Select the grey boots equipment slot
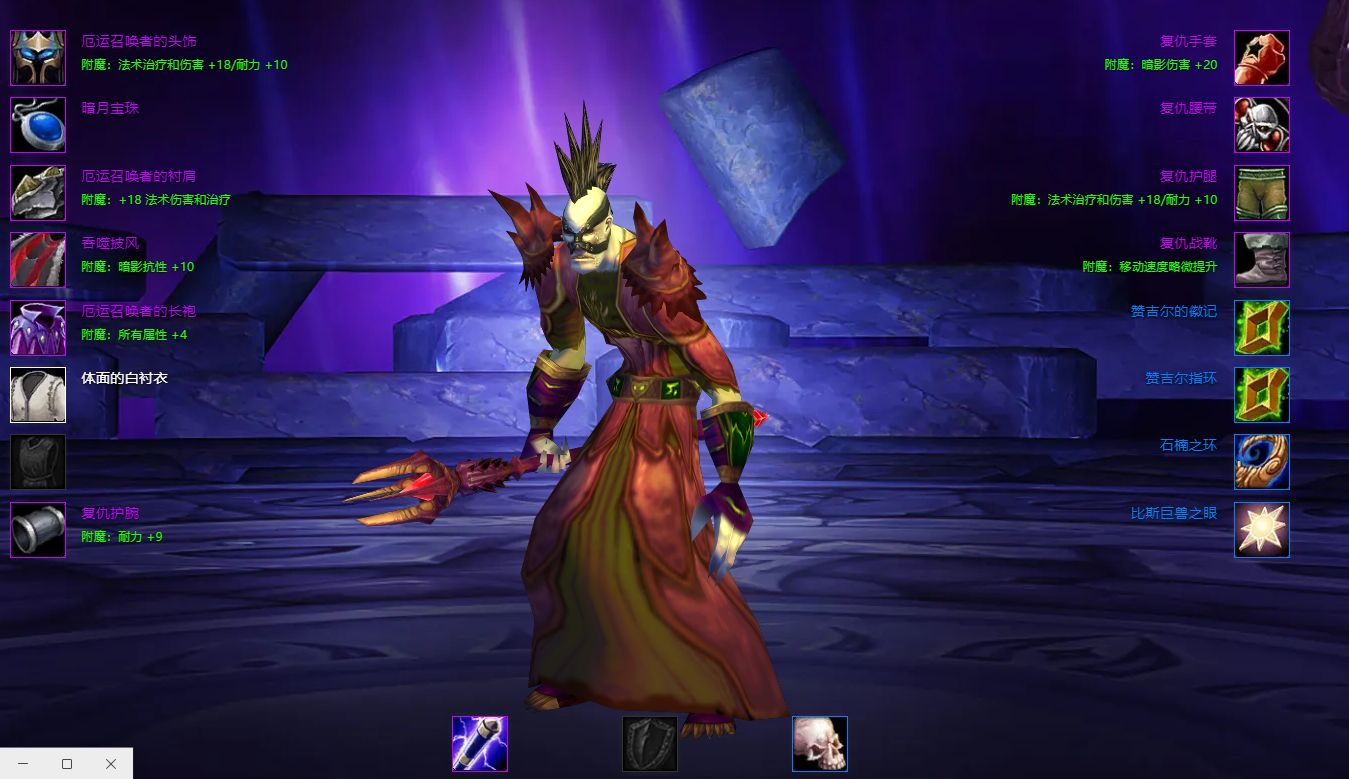The height and width of the screenshot is (779, 1349). pyautogui.click(x=1262, y=260)
